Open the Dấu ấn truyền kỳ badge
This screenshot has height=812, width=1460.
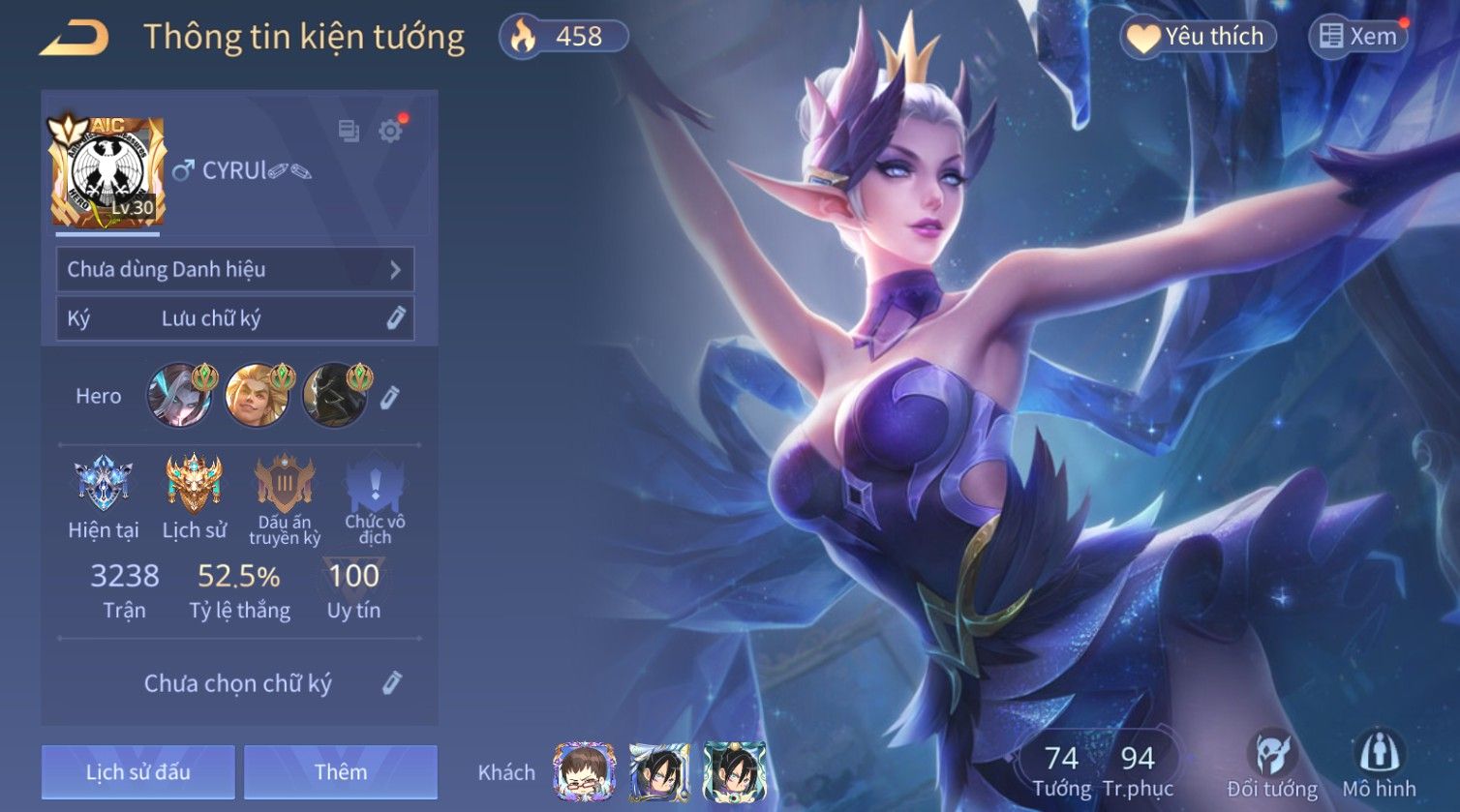click(284, 486)
